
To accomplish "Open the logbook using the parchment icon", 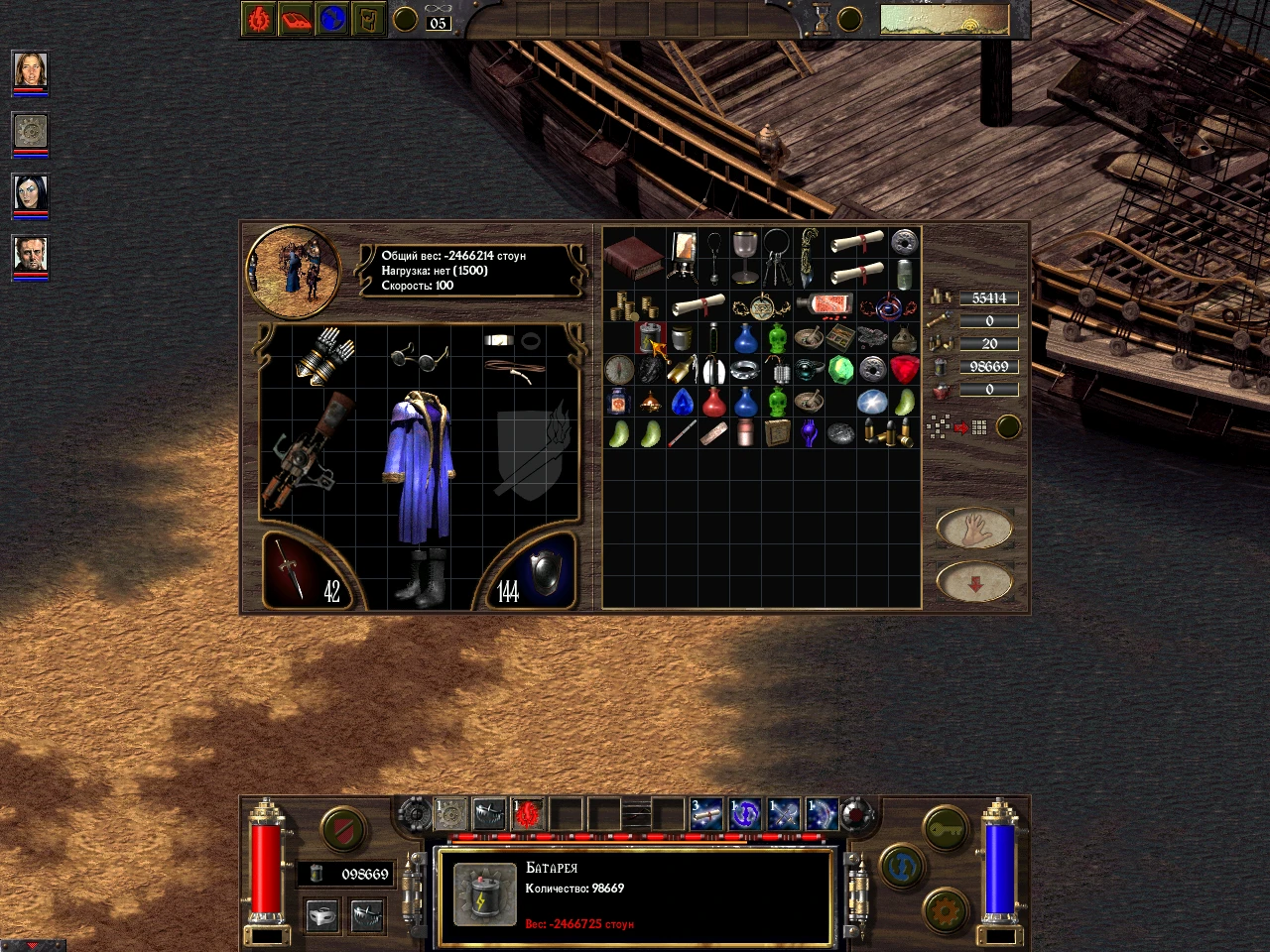I will click(x=369, y=18).
